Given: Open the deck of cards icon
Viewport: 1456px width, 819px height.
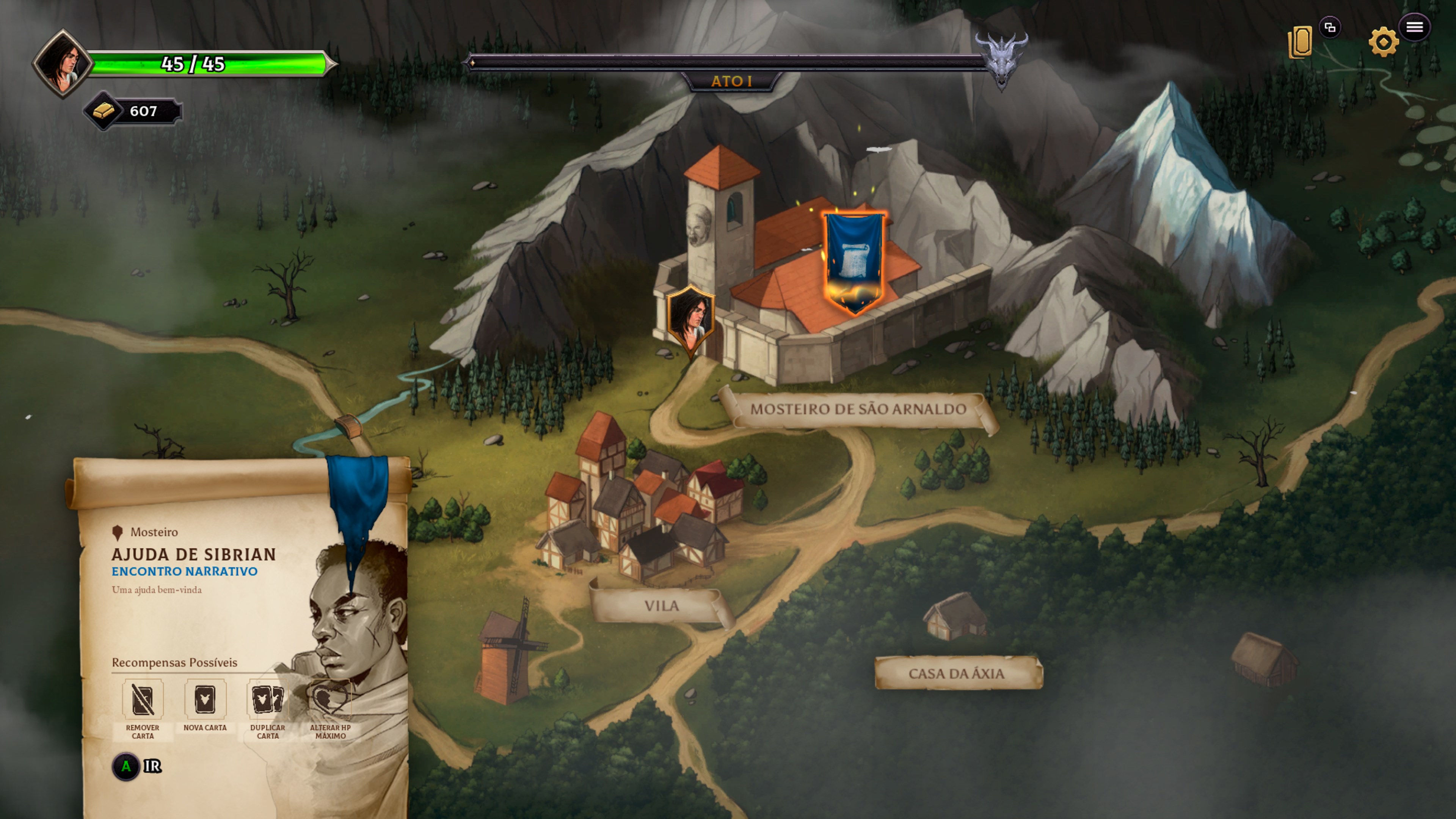Looking at the screenshot, I should pos(1299,42).
